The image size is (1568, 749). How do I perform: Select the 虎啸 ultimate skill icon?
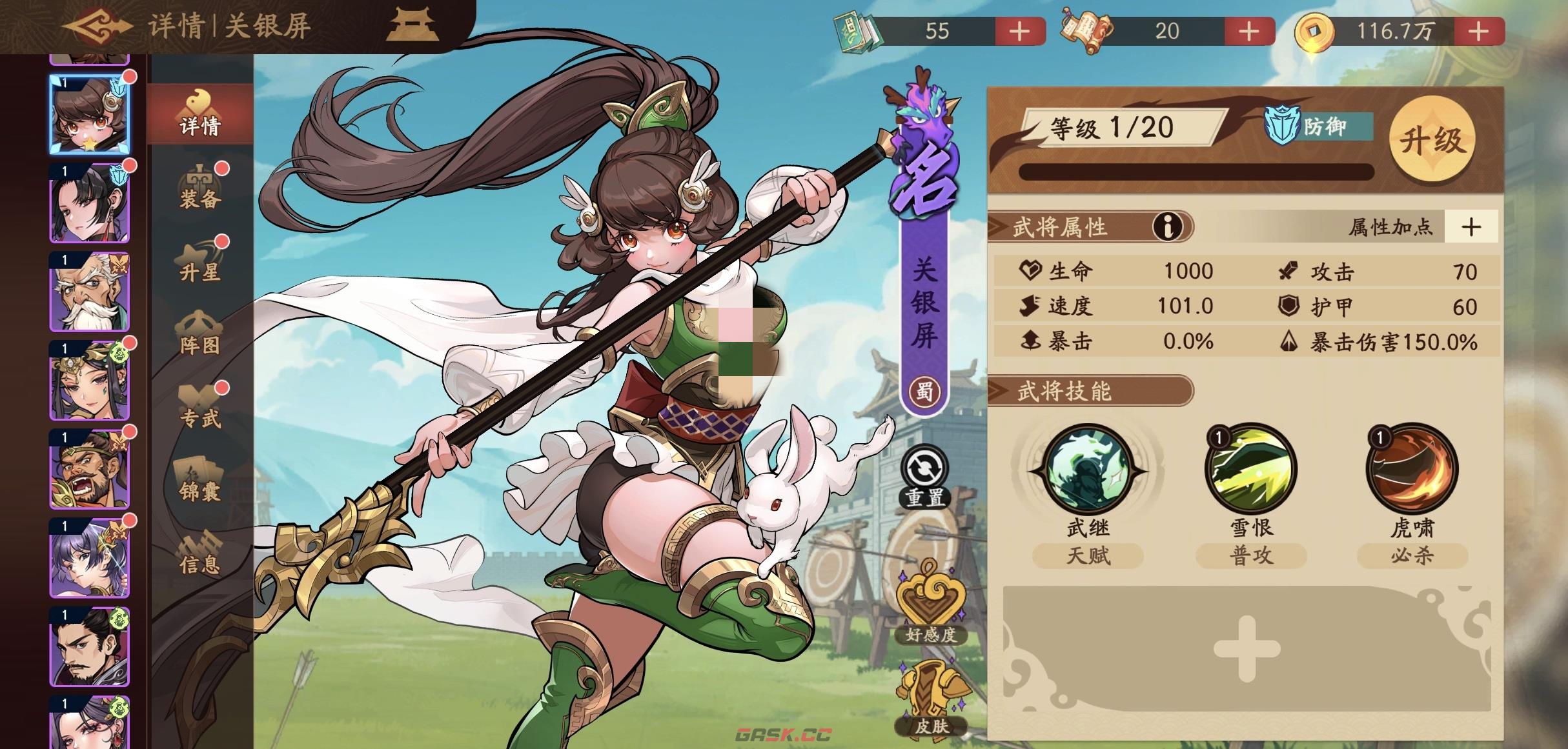(x=1412, y=474)
